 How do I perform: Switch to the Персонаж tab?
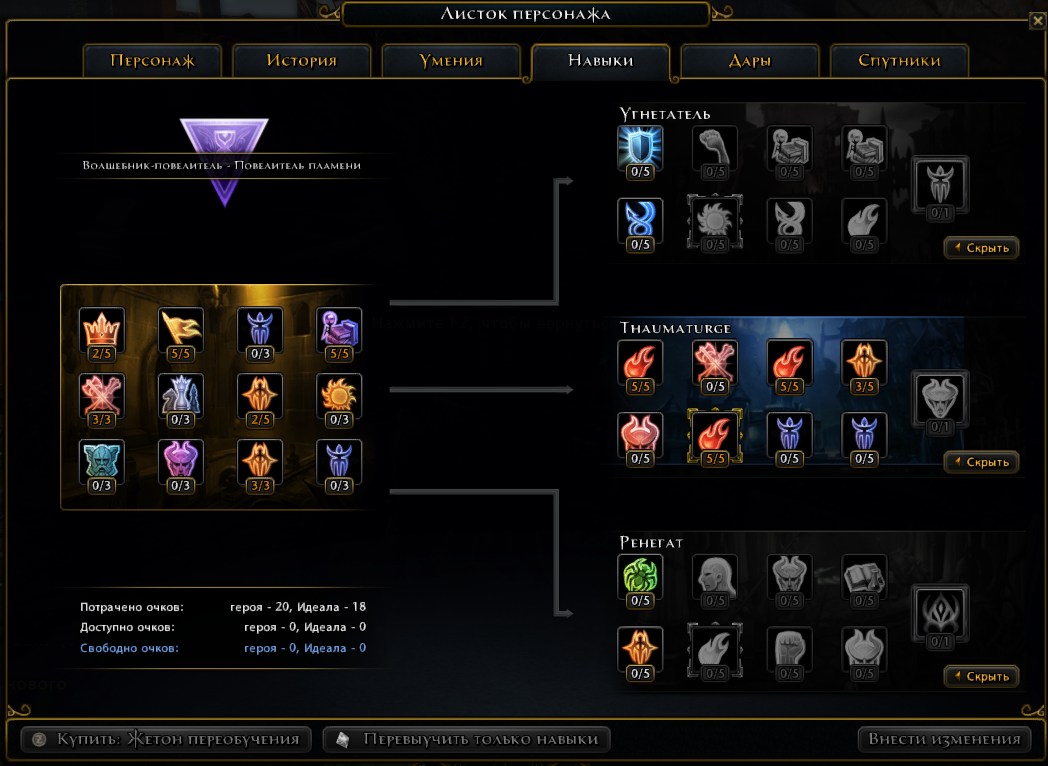click(x=152, y=61)
